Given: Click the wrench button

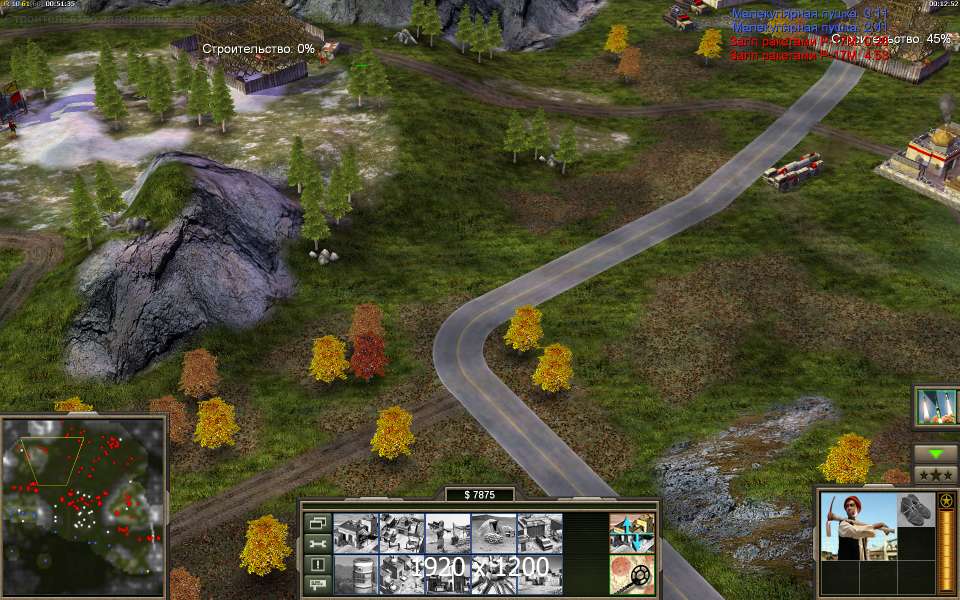Looking at the screenshot, I should pos(317,543).
